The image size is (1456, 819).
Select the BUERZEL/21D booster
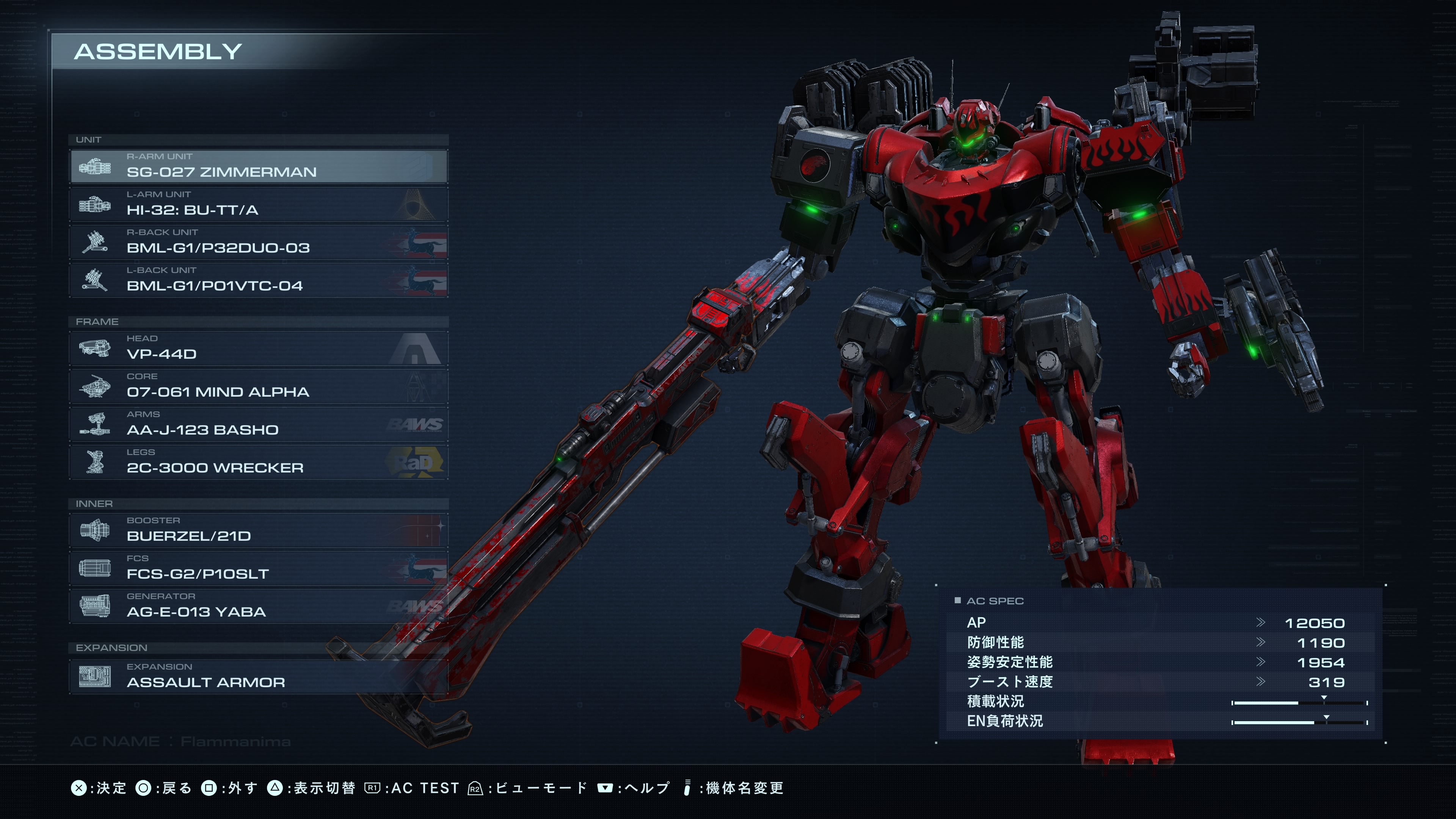(259, 530)
